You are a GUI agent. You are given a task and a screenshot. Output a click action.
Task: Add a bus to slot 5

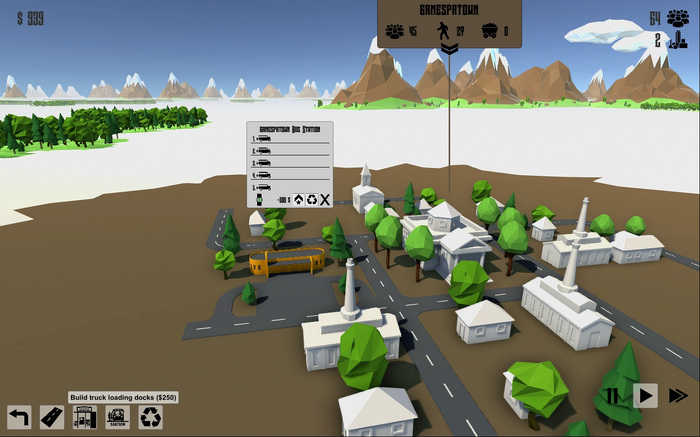pyautogui.click(x=263, y=186)
